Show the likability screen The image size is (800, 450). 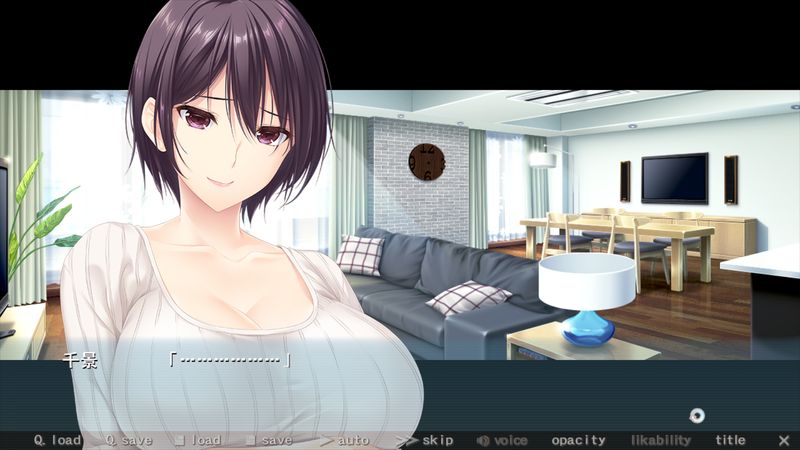tap(660, 440)
